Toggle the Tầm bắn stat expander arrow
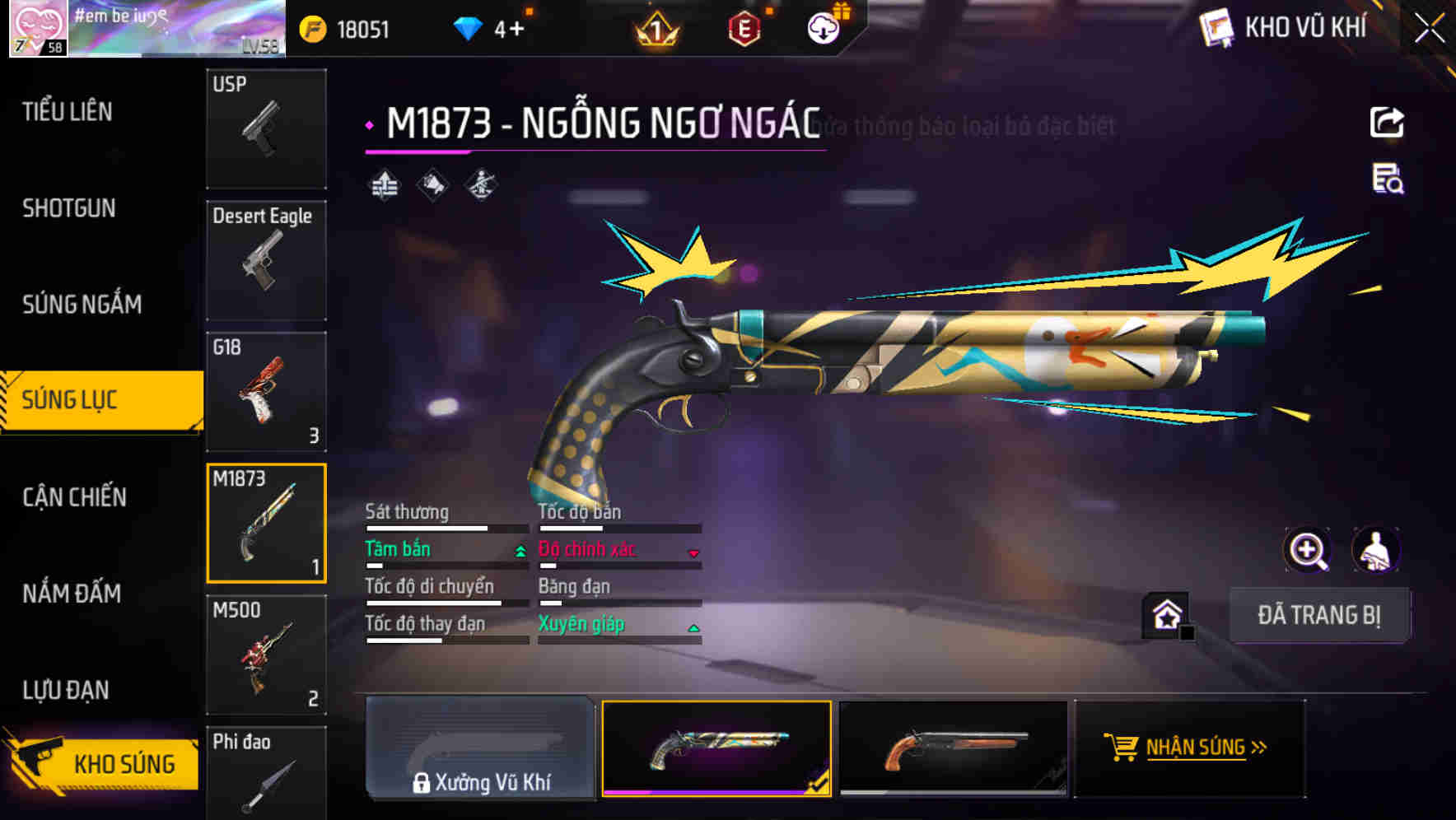This screenshot has height=820, width=1456. pyautogui.click(x=519, y=550)
